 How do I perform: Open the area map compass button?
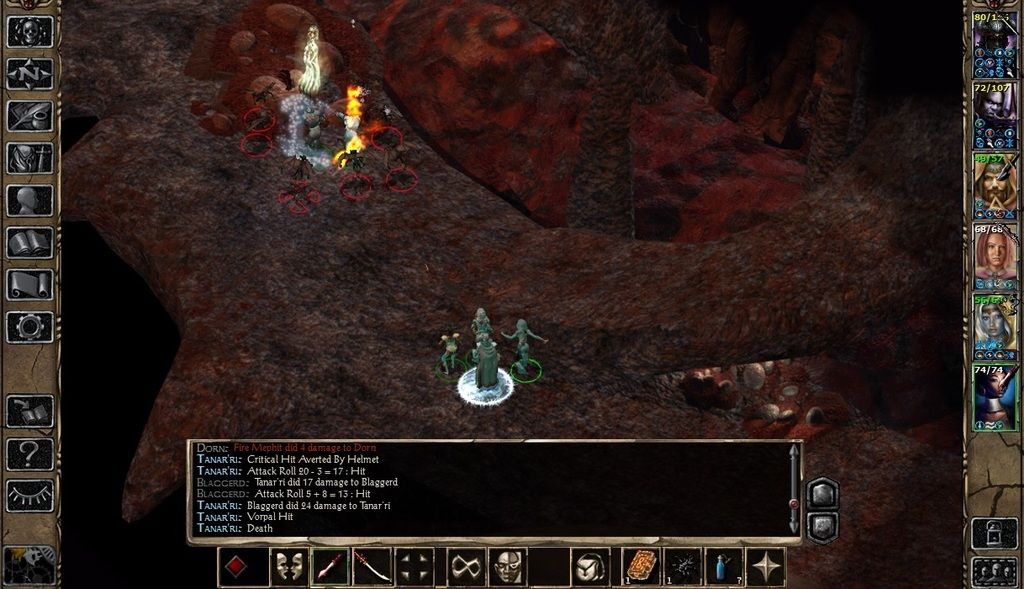coord(30,74)
